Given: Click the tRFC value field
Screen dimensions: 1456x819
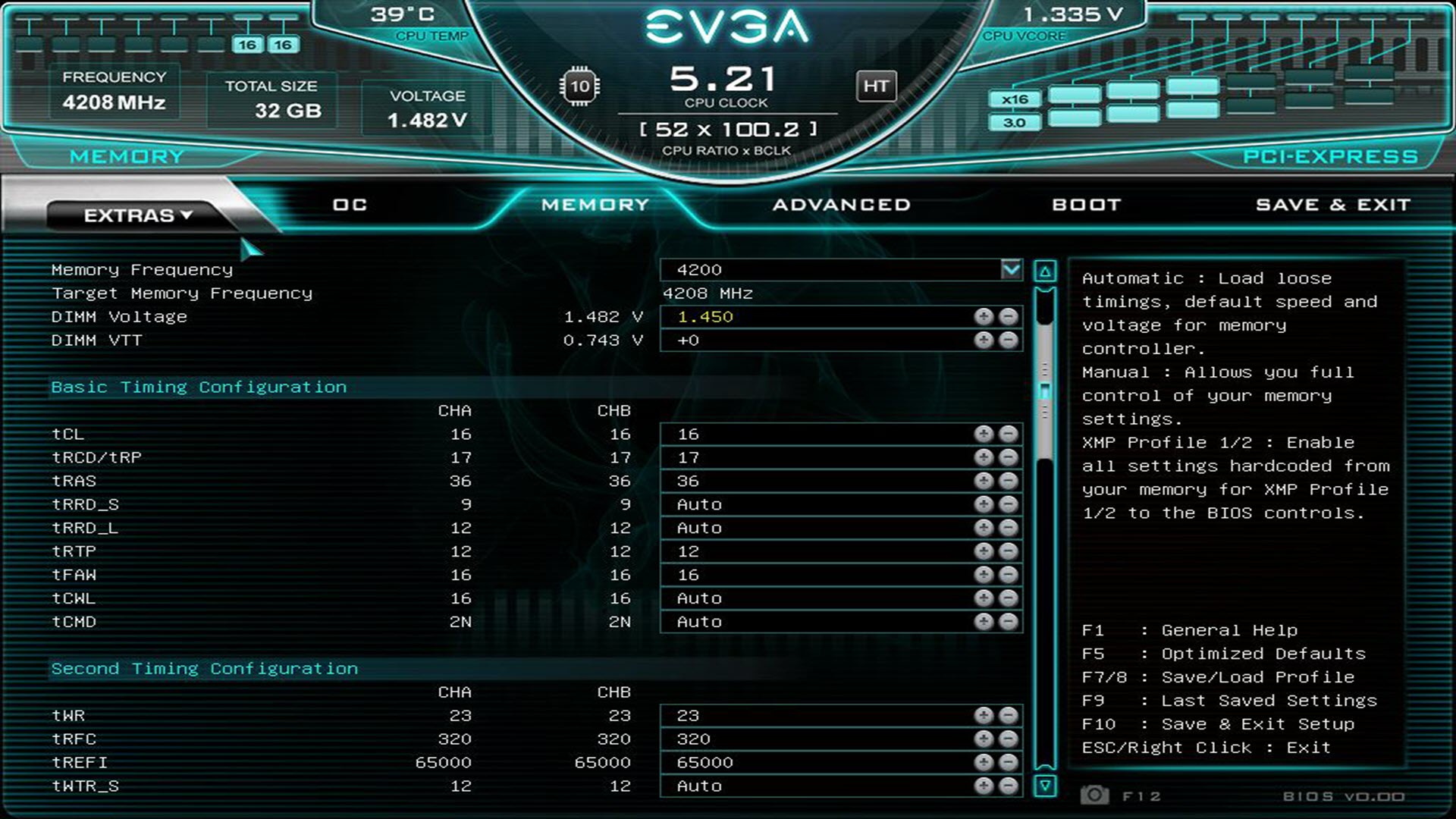Looking at the screenshot, I should 815,739.
